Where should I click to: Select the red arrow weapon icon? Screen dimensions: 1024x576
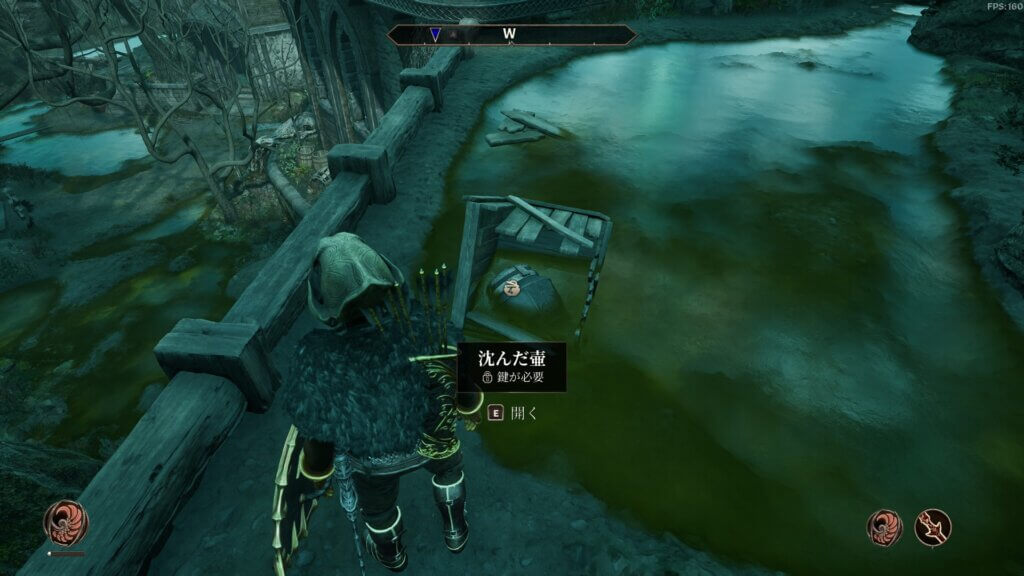click(933, 527)
